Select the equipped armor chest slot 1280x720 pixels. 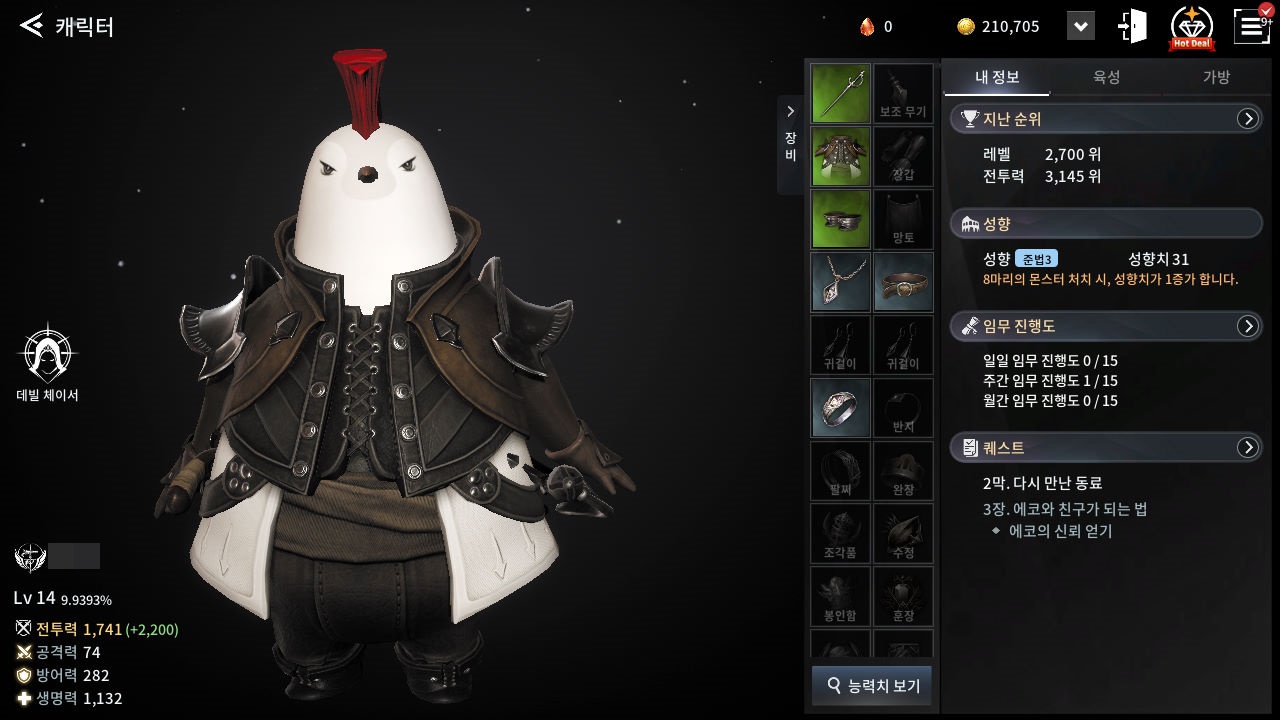pos(840,157)
